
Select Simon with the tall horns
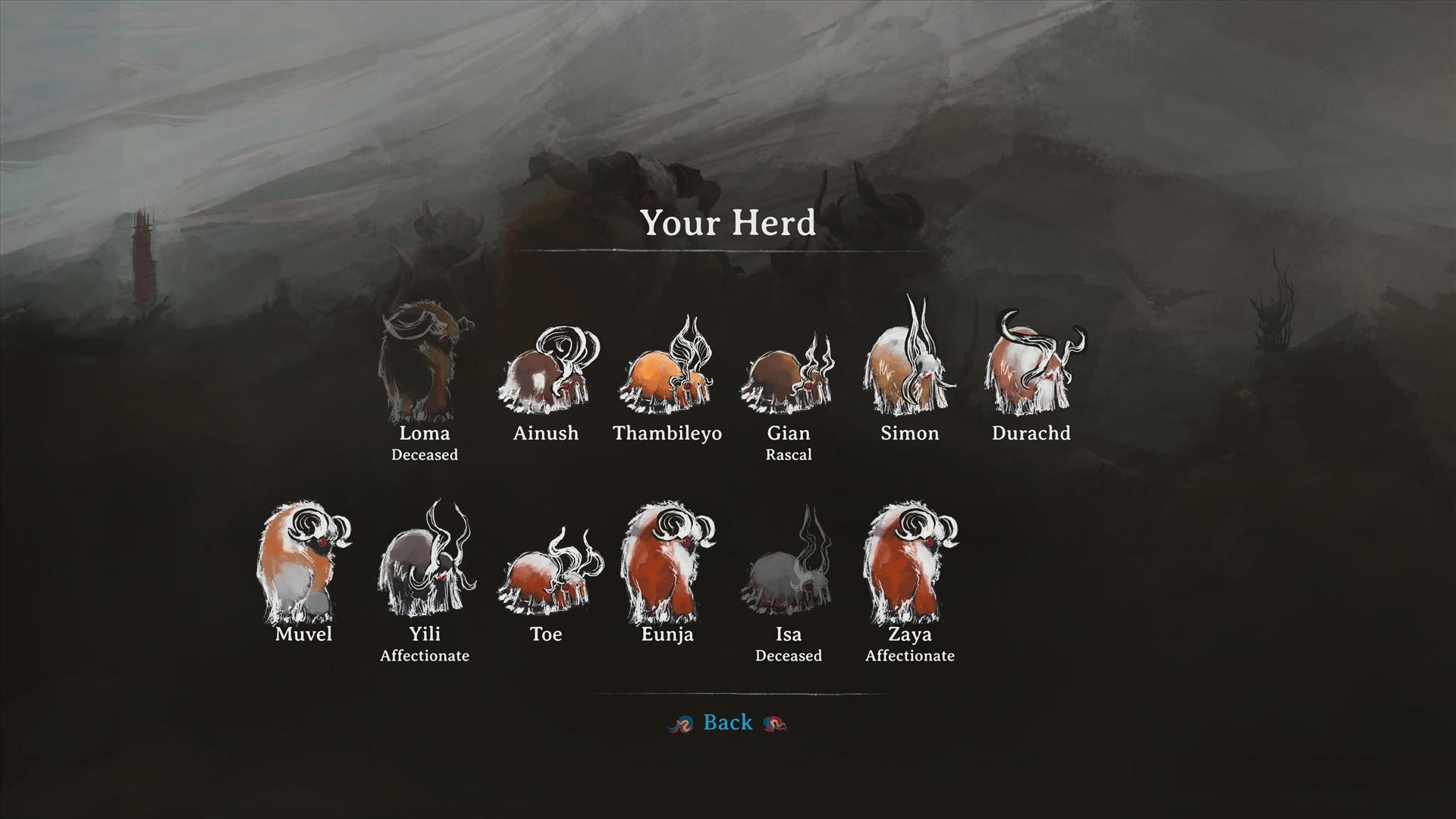tap(909, 364)
